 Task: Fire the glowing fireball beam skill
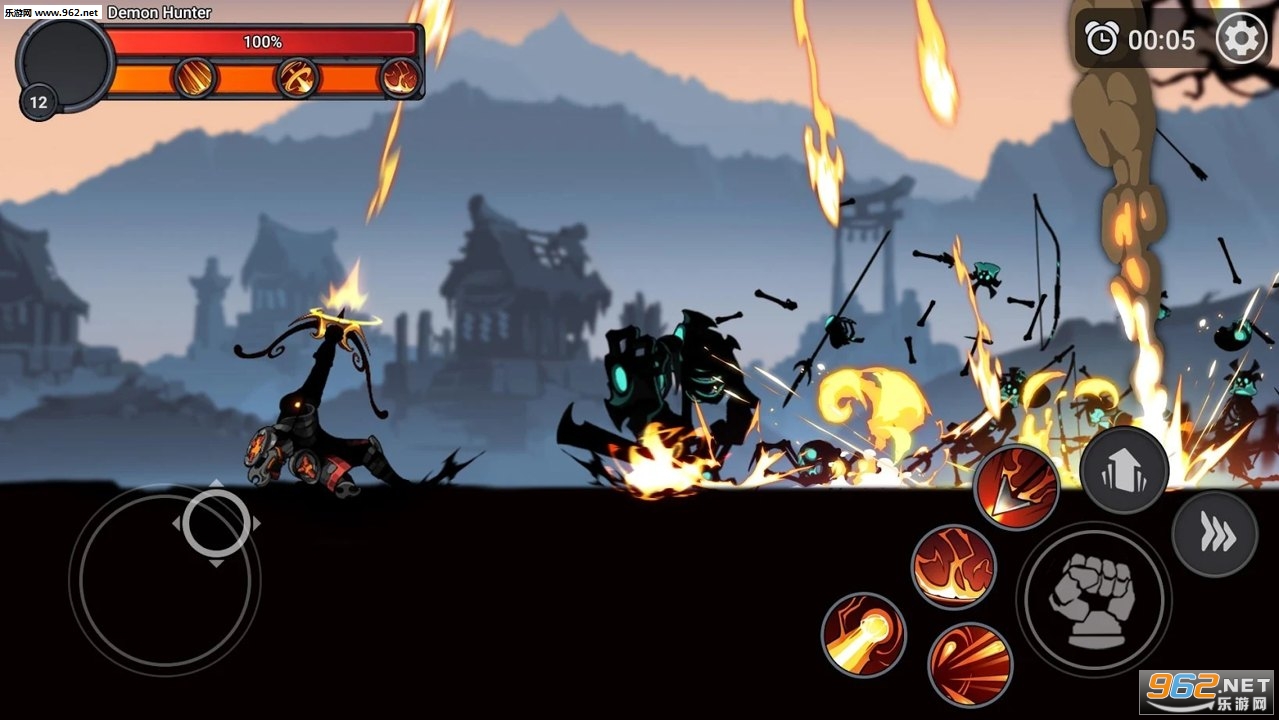(863, 634)
